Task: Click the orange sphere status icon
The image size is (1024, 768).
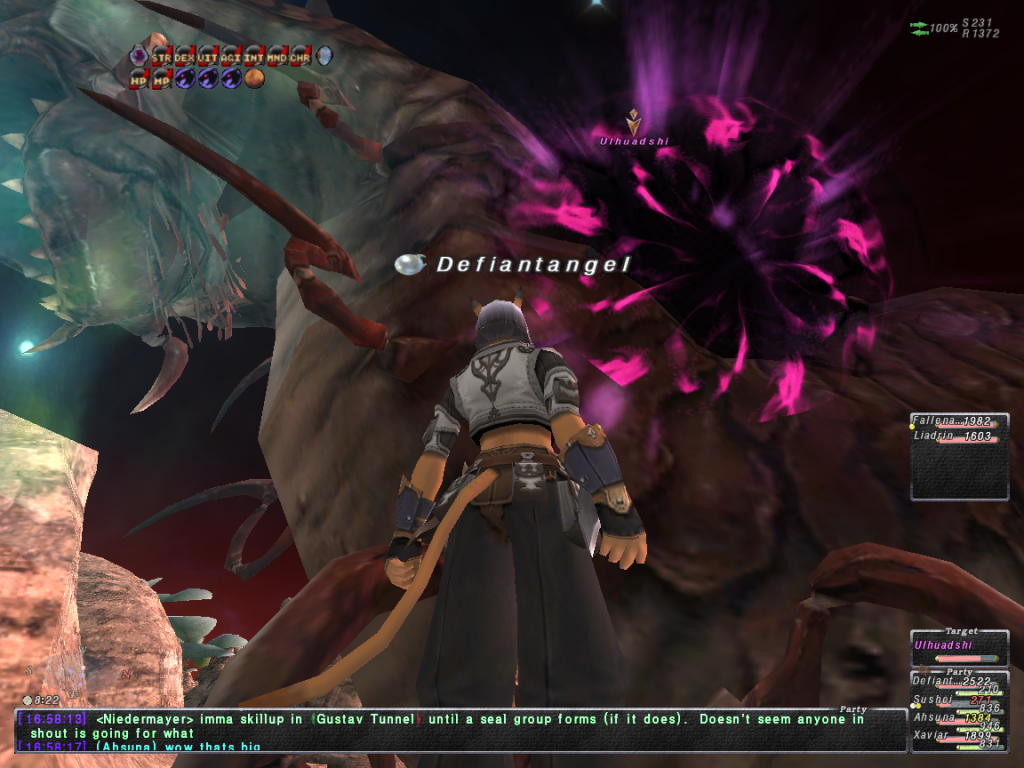Action: 254,78
